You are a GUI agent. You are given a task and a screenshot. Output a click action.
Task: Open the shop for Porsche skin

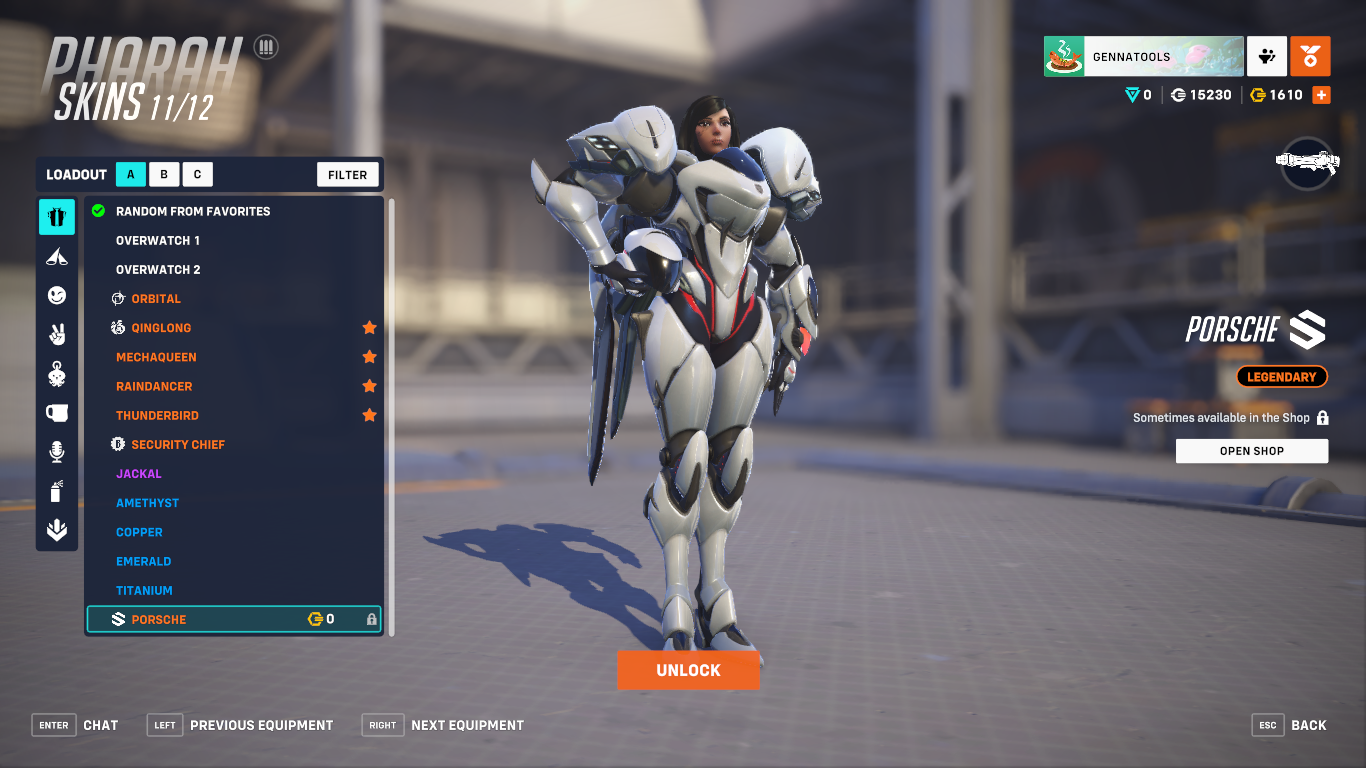[x=1251, y=451]
